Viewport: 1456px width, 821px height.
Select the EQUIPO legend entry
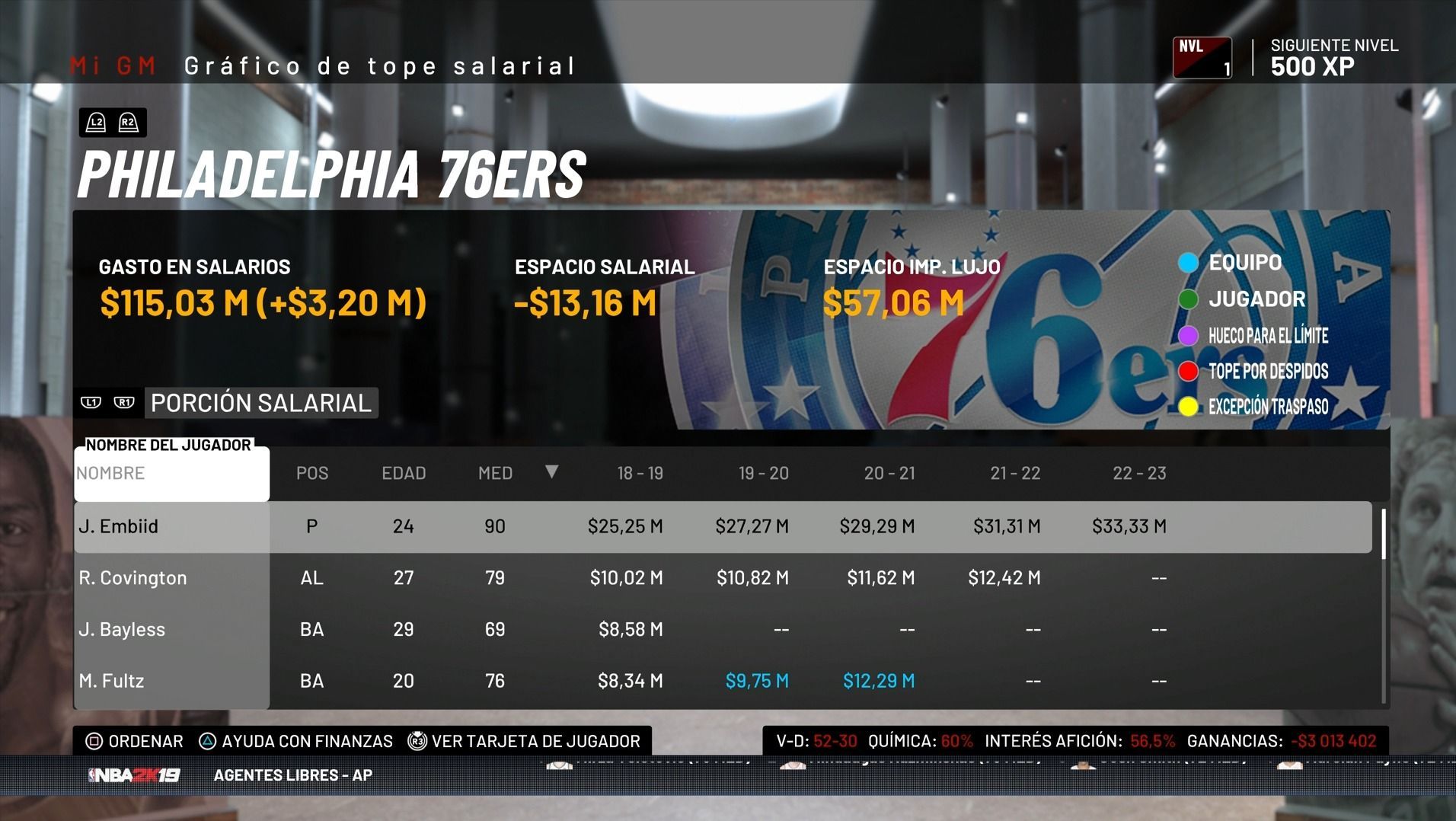(x=1244, y=263)
